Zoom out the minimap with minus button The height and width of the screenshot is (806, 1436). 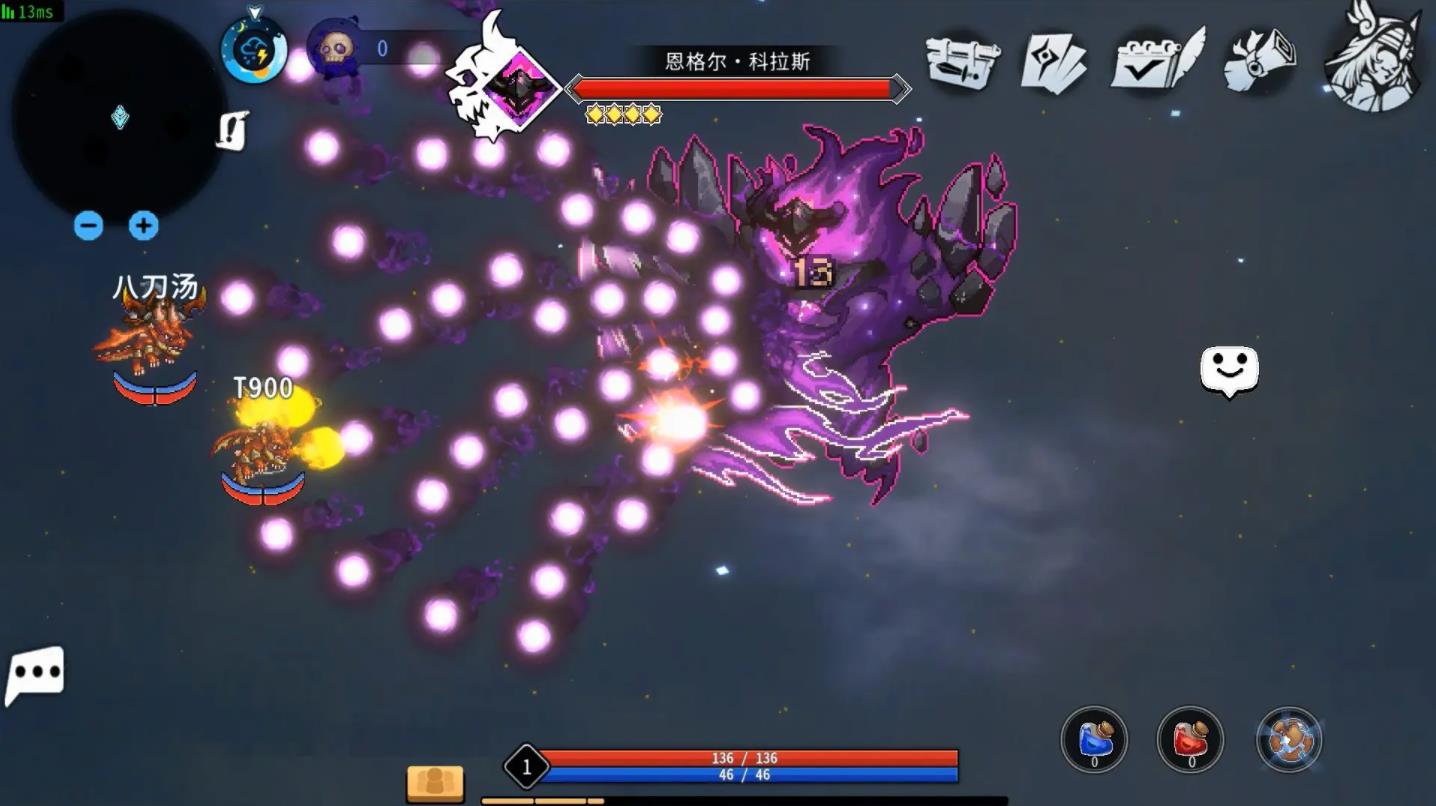[88, 226]
